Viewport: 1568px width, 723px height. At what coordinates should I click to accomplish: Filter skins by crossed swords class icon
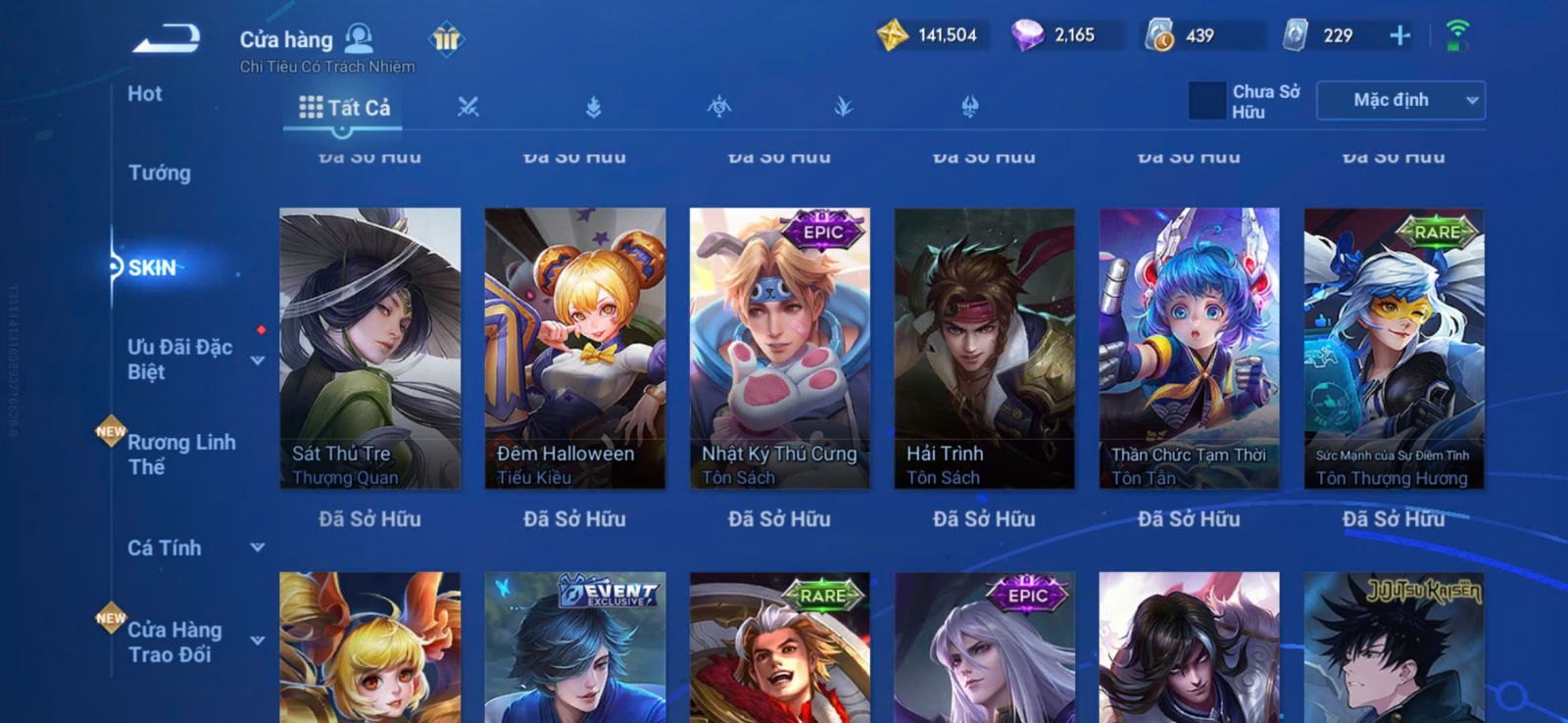[468, 108]
